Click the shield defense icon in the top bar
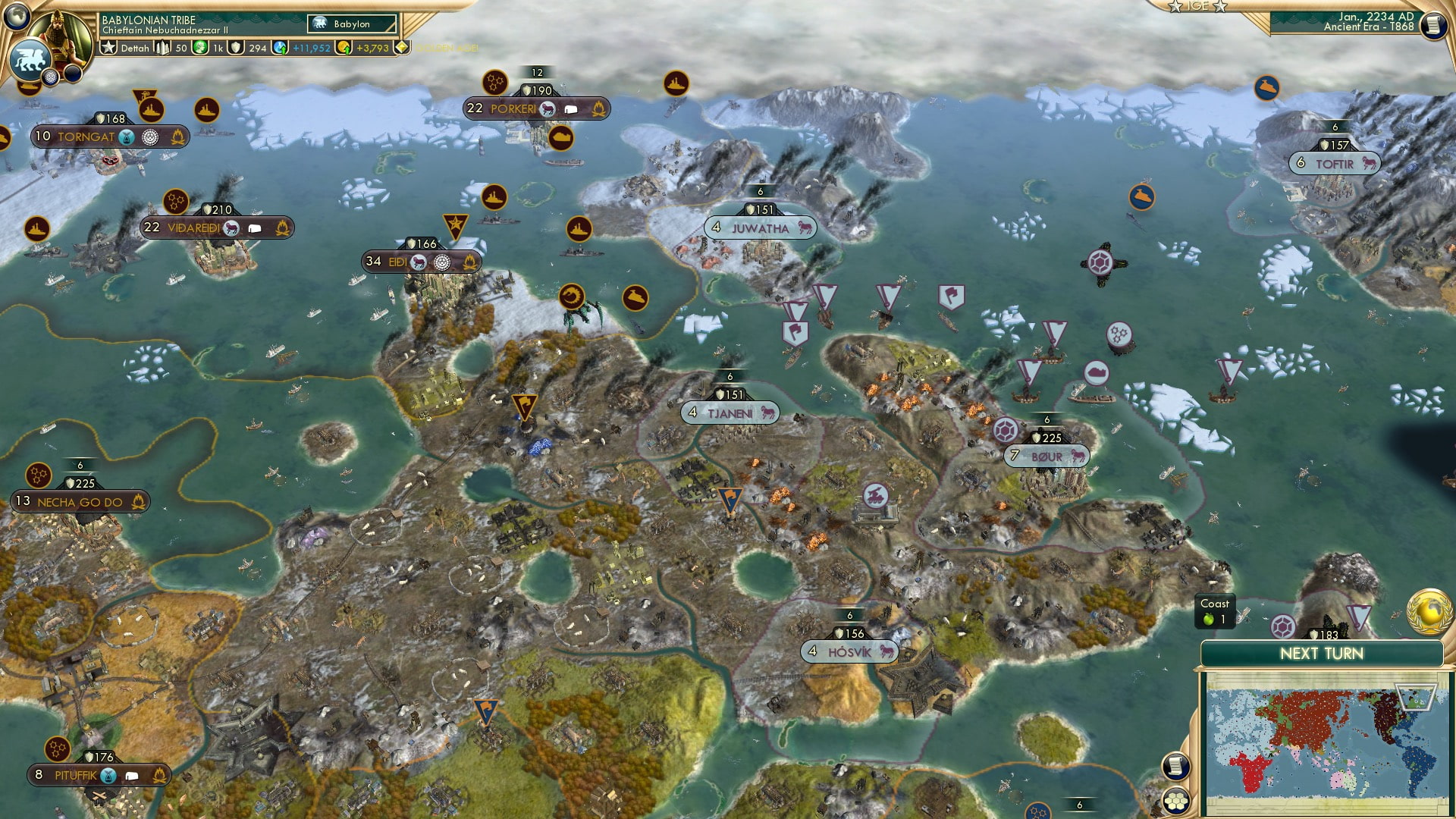The width and height of the screenshot is (1456, 819). (x=235, y=48)
